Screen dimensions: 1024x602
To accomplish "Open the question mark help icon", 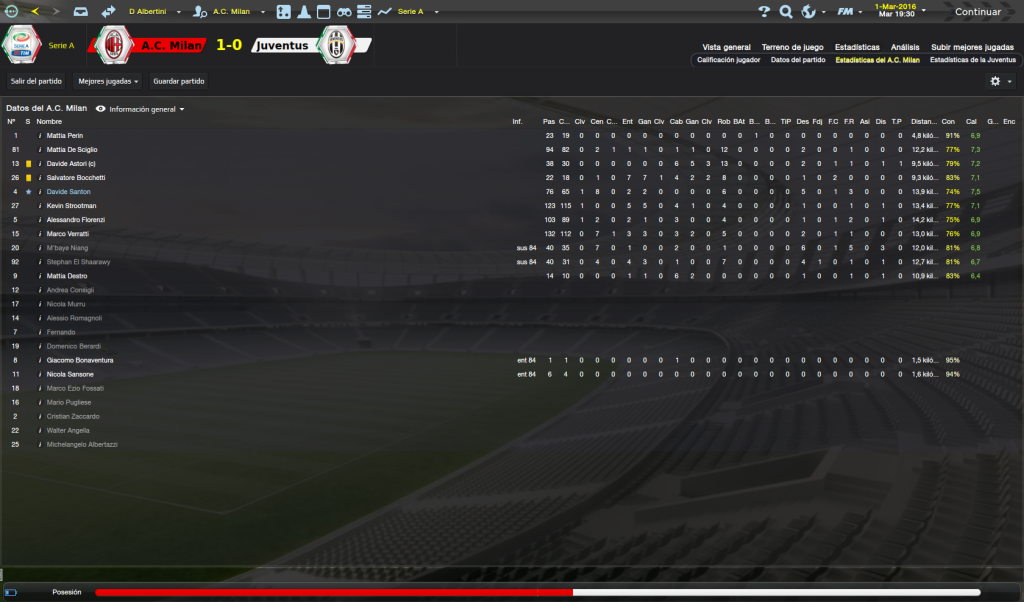I will pyautogui.click(x=764, y=12).
